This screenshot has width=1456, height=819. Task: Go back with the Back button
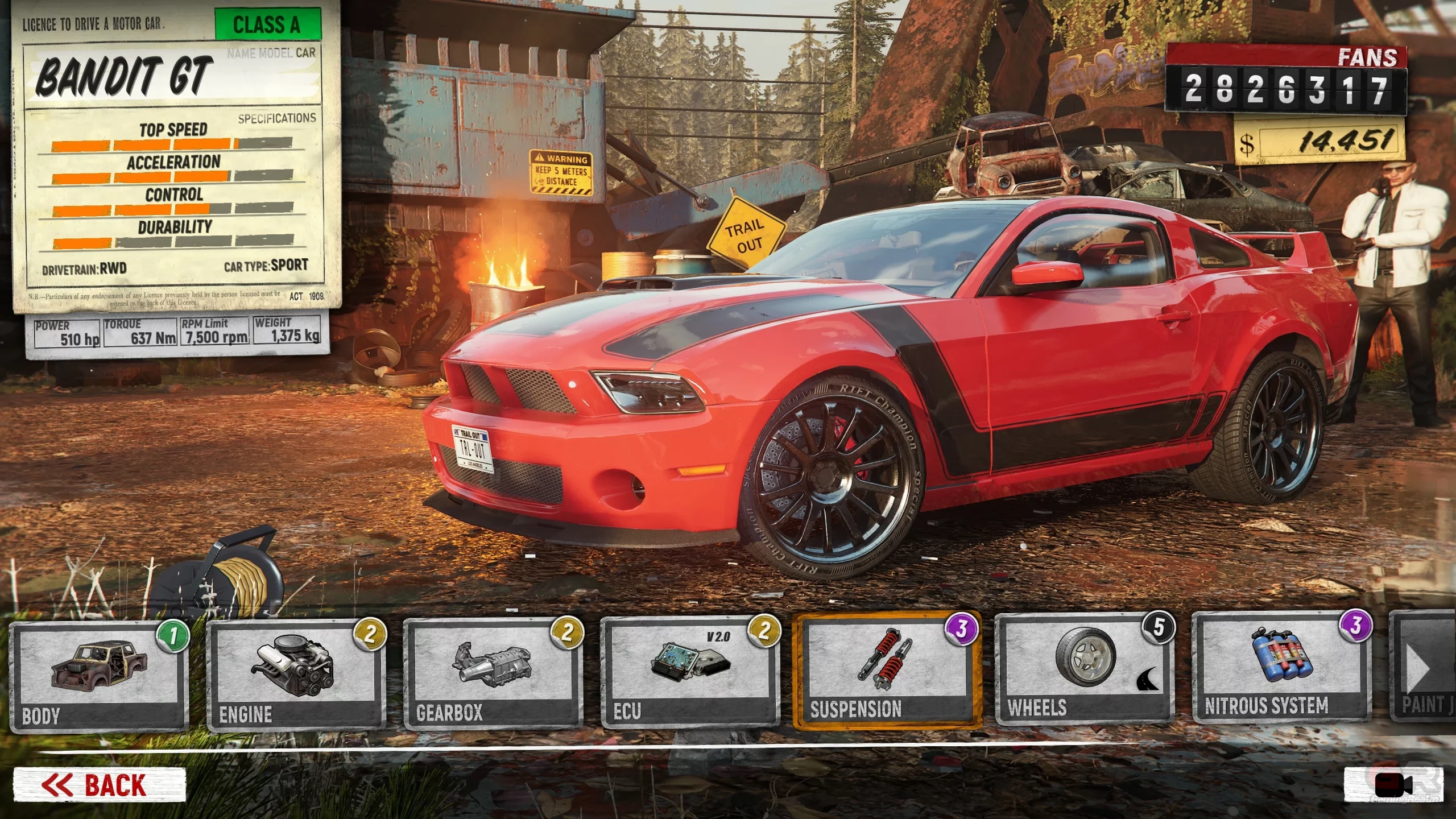coord(100,785)
